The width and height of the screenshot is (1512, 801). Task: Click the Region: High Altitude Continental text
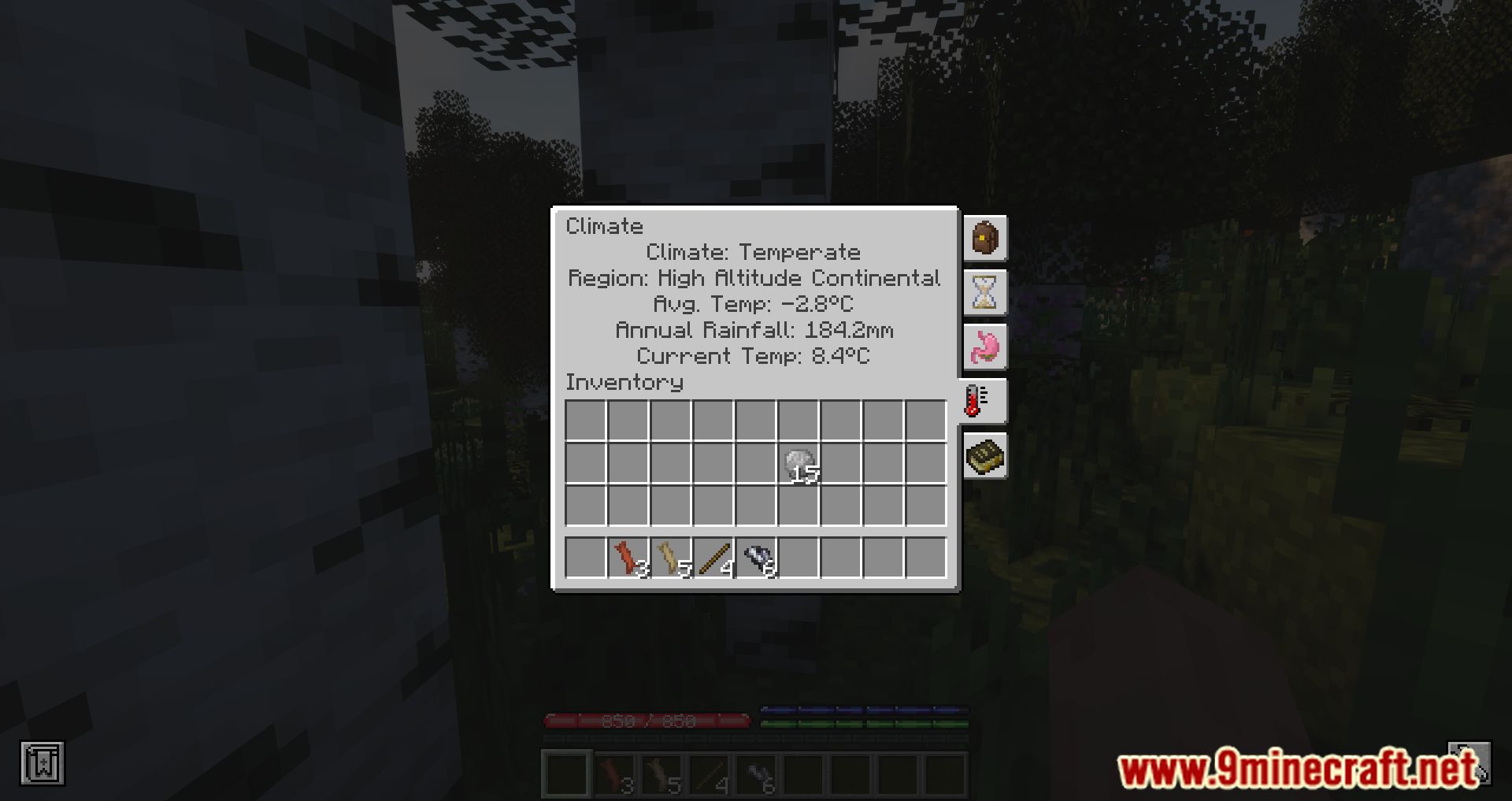[754, 278]
